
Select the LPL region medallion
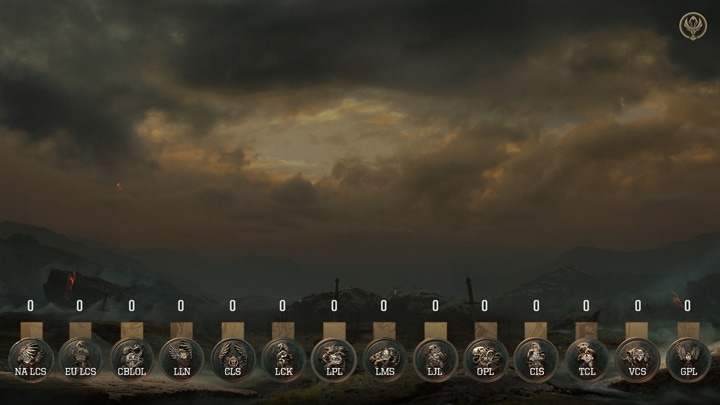pyautogui.click(x=333, y=358)
